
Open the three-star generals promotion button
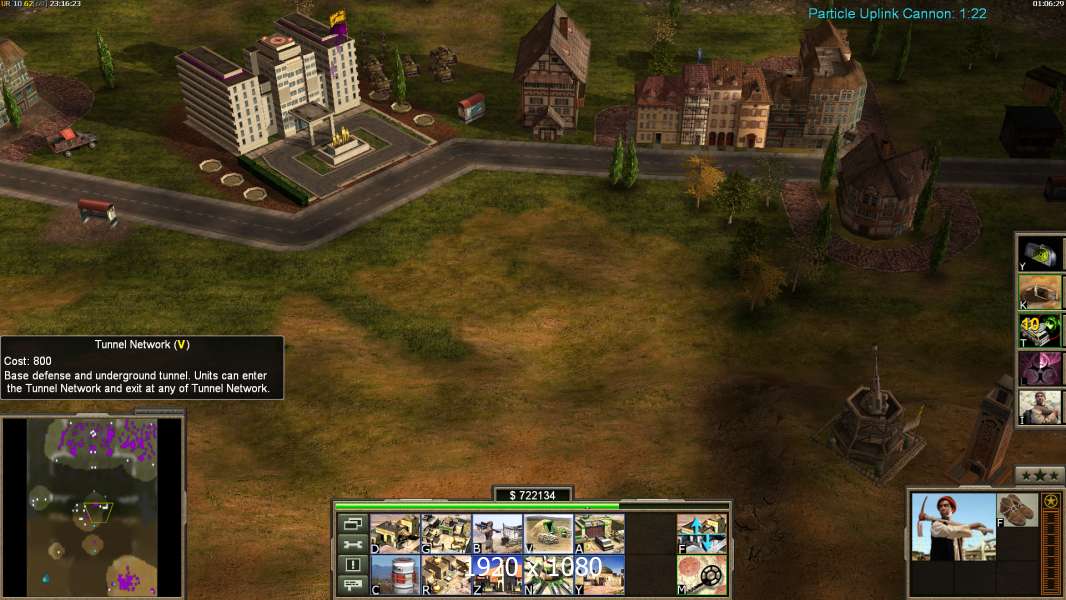(1039, 475)
